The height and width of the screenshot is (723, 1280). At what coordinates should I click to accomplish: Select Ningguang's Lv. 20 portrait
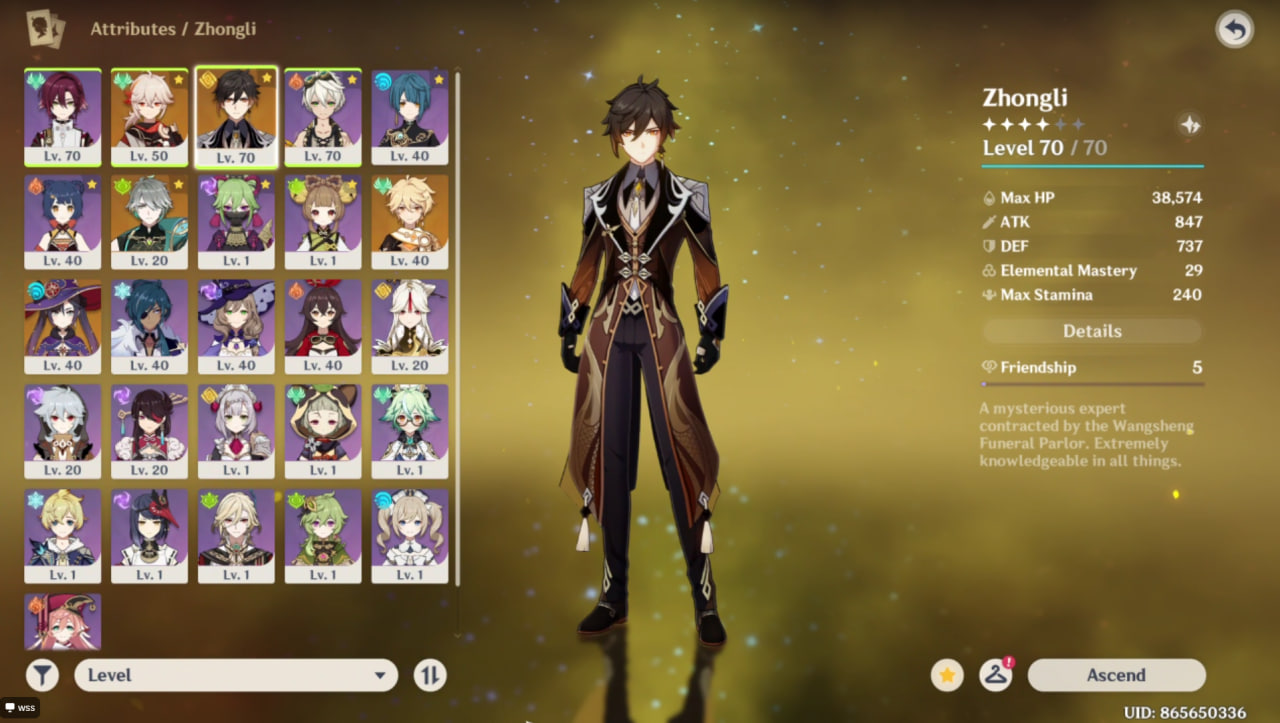(409, 325)
